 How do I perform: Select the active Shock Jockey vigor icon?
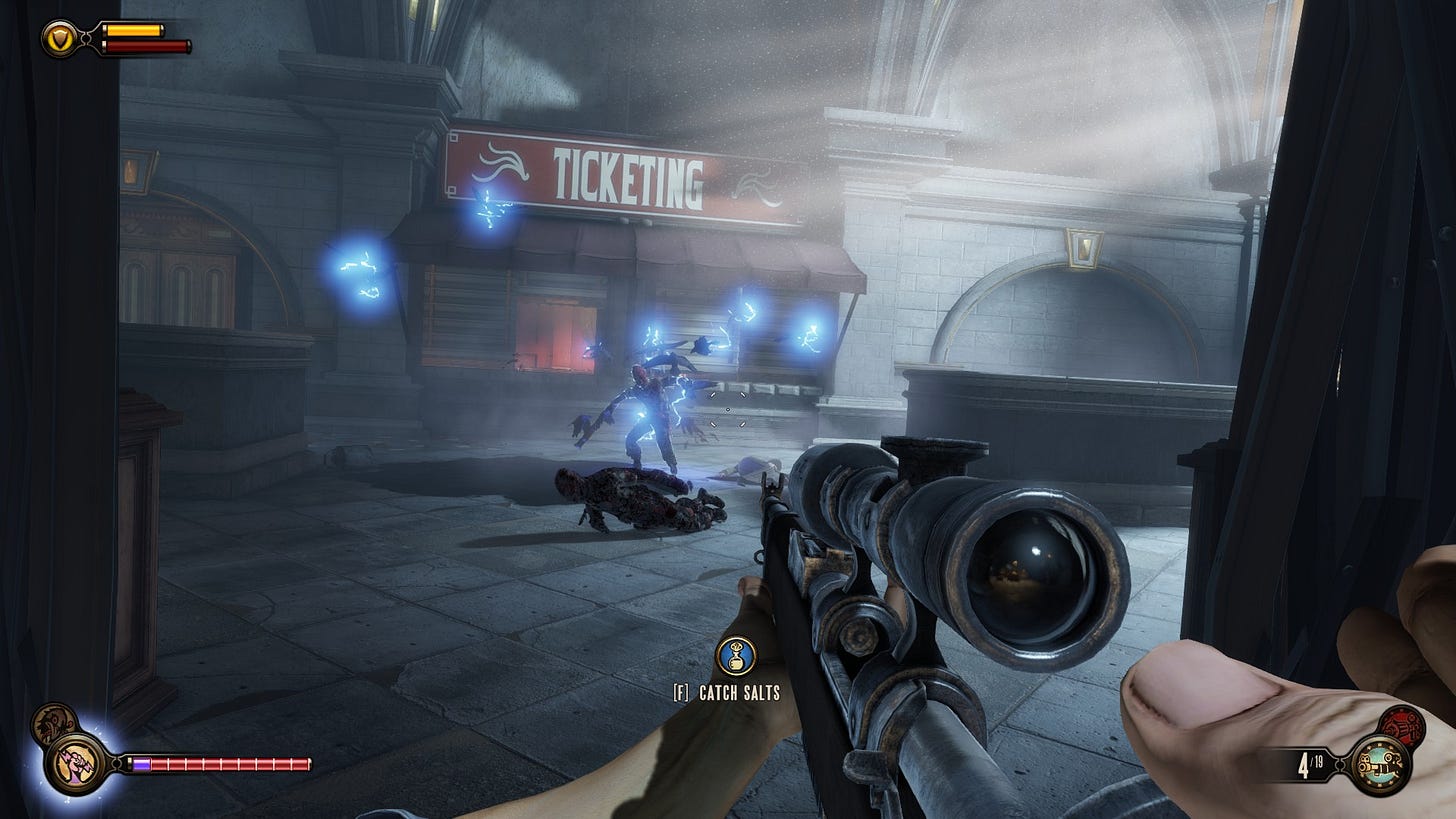(x=76, y=762)
